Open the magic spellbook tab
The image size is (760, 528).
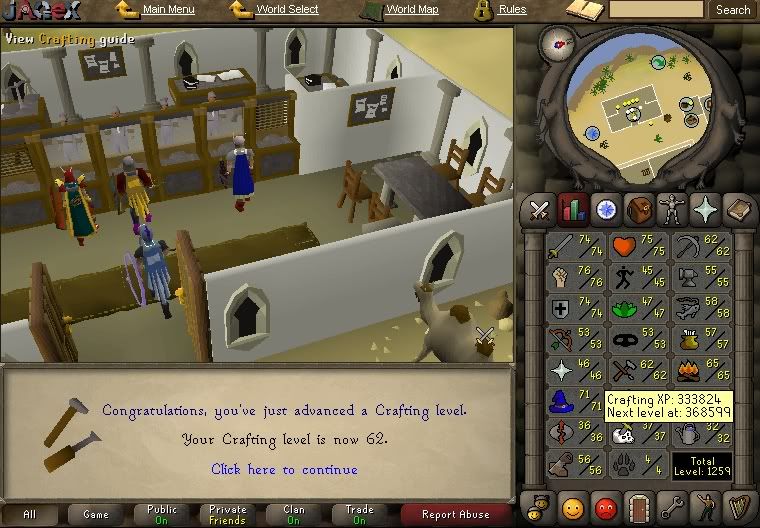(738, 211)
